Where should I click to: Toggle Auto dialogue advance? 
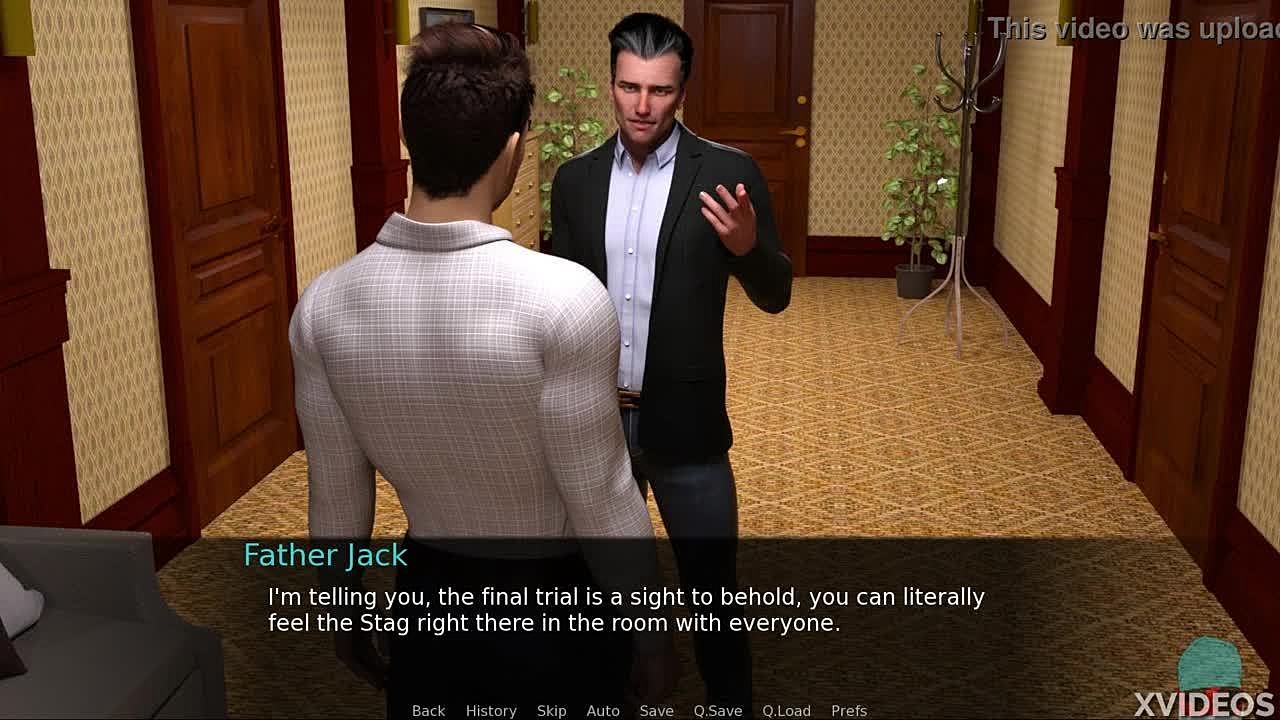(x=603, y=710)
